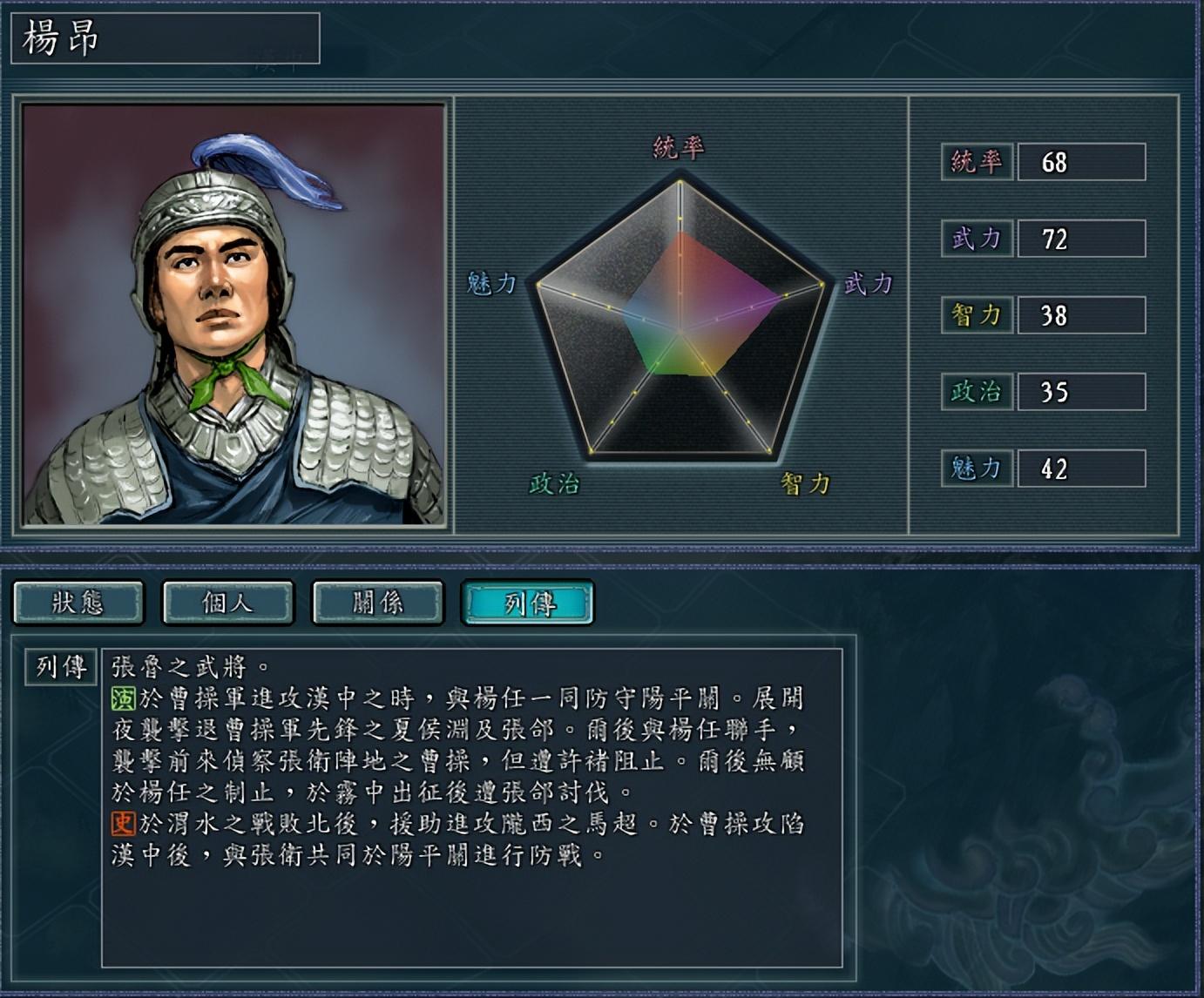Click the portrait of 楊昂

(x=233, y=314)
